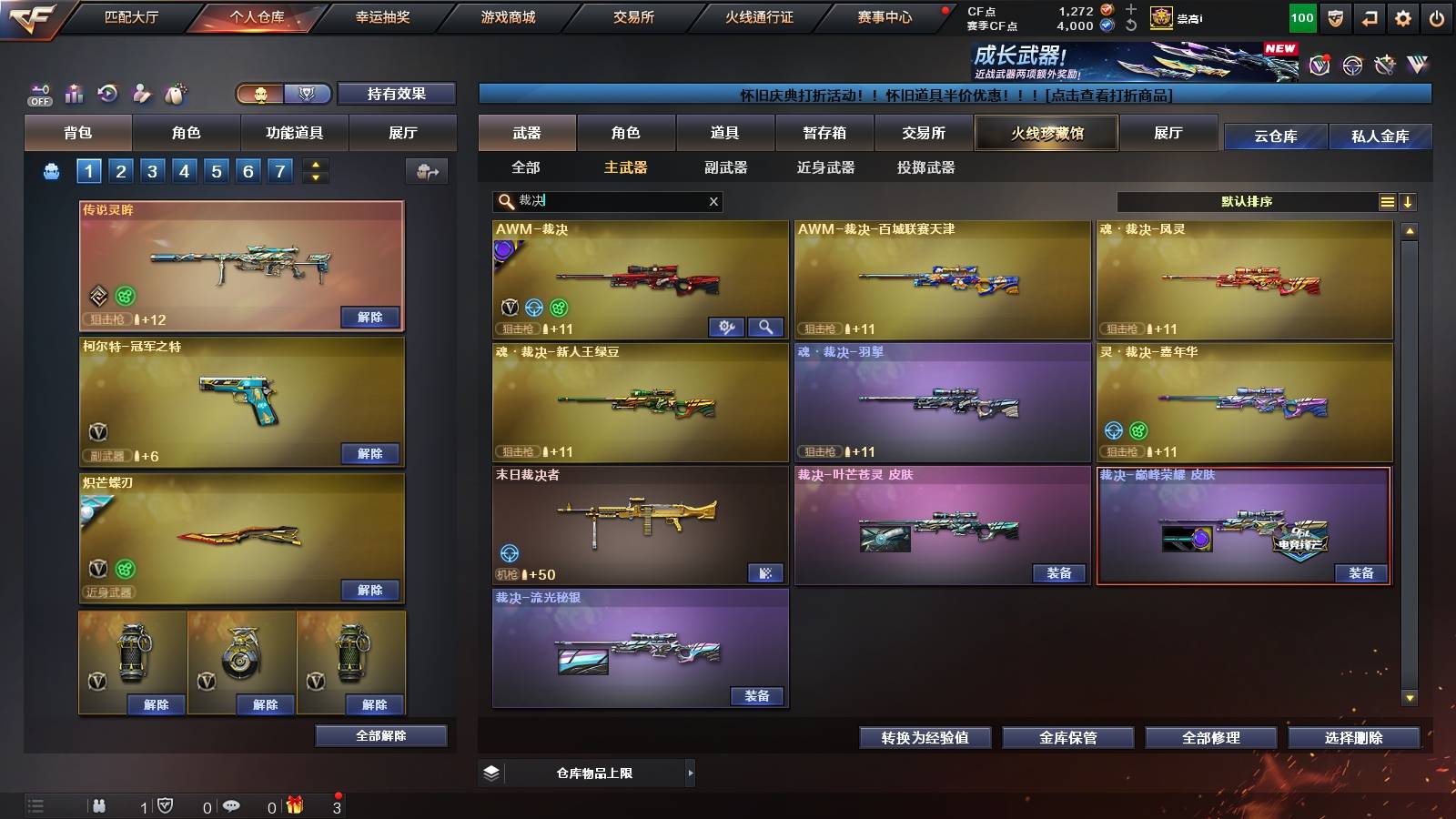Open the 默认排序 sorting dropdown
This screenshot has height=819, width=1456.
tap(1247, 201)
